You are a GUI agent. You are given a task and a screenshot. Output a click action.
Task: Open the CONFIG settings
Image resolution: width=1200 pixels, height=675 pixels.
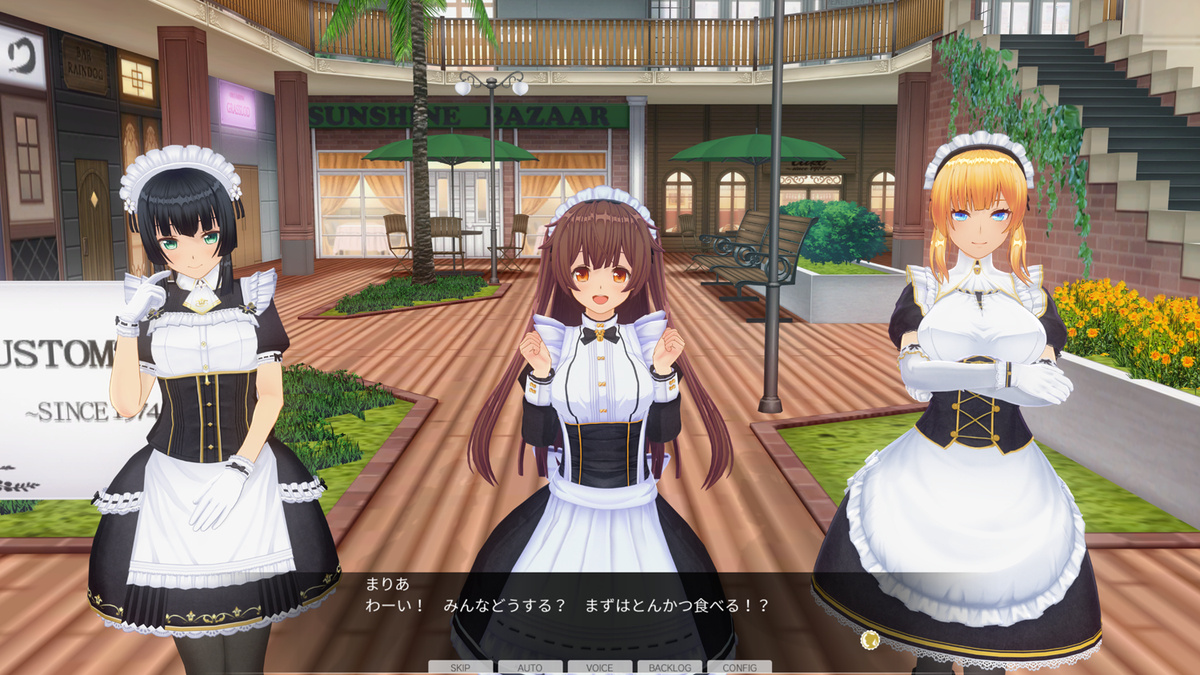[739, 667]
